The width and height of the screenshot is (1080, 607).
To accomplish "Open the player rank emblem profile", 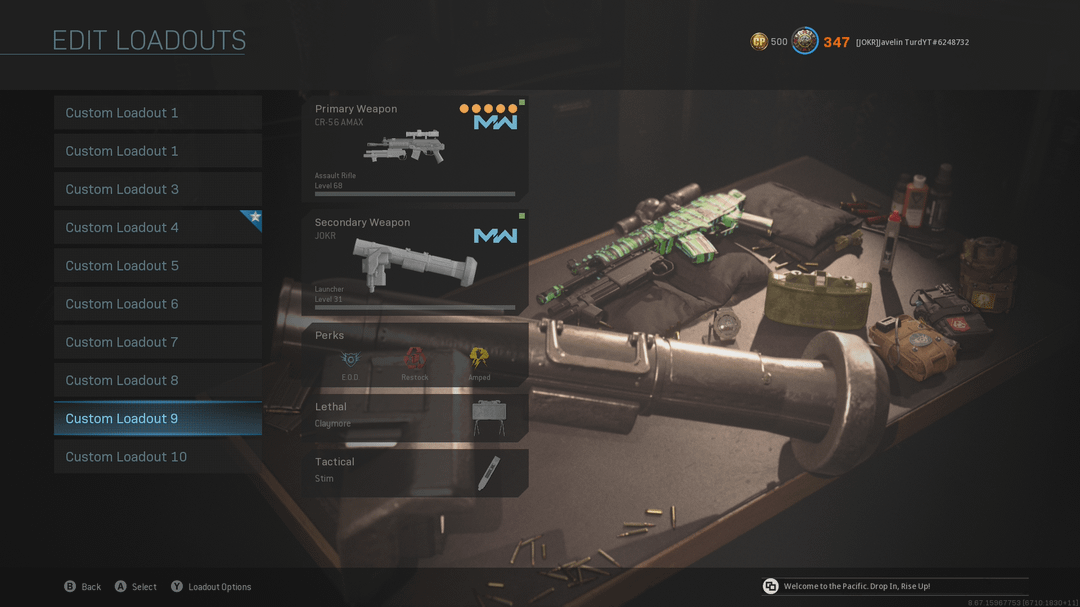I will coord(805,41).
